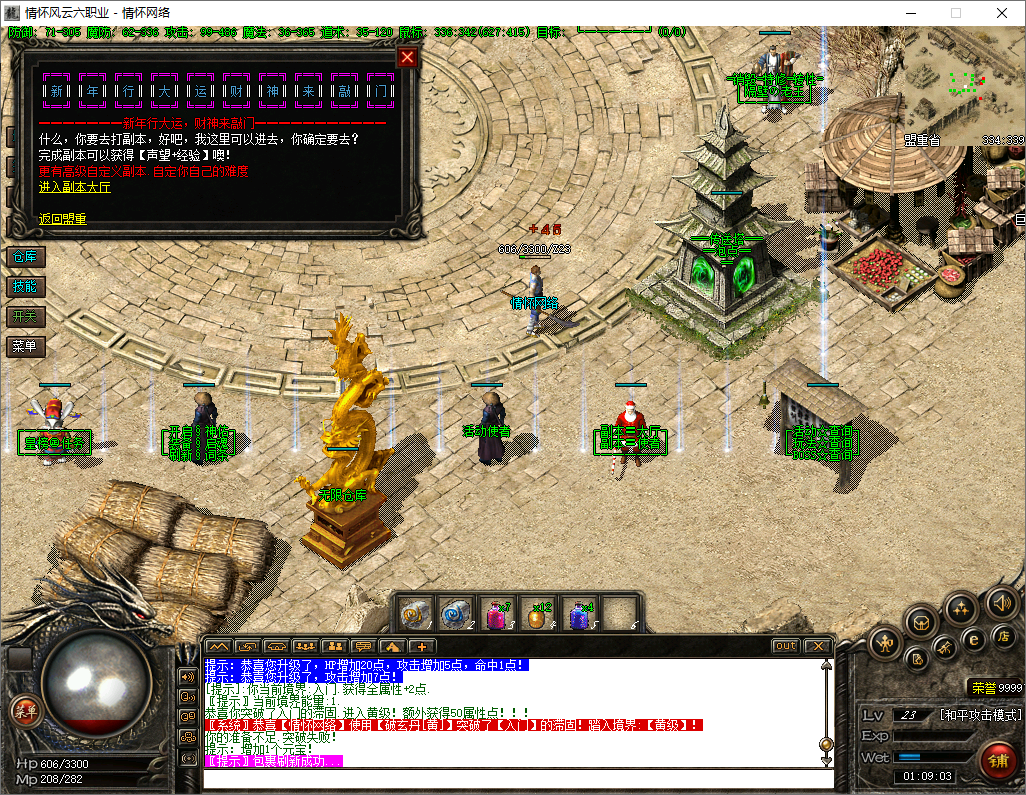
Task: Toggle the 开关 side button
Action: (24, 317)
